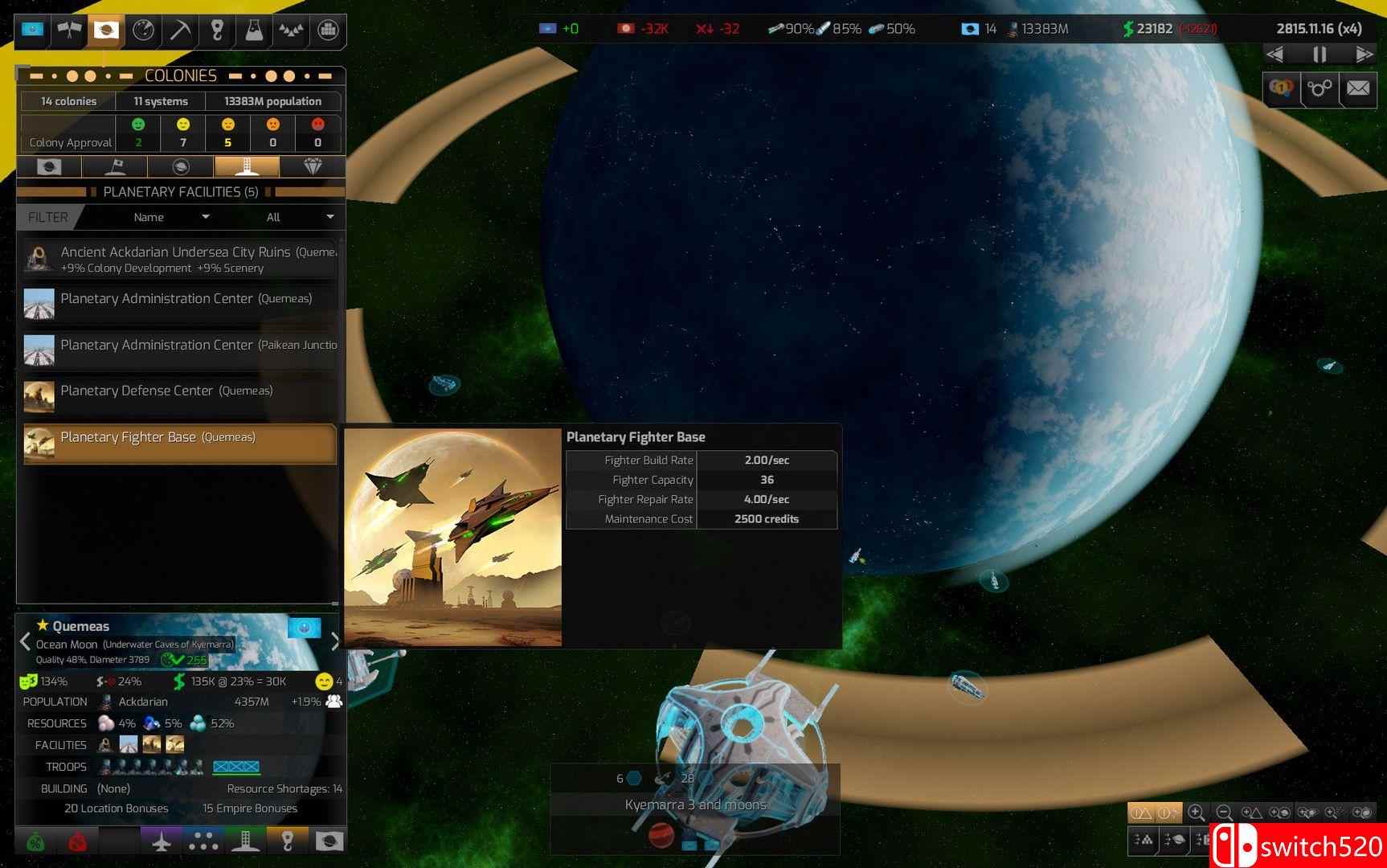Switch to the flag-on-planet colony tab
This screenshot has width=1387, height=868.
click(x=115, y=166)
